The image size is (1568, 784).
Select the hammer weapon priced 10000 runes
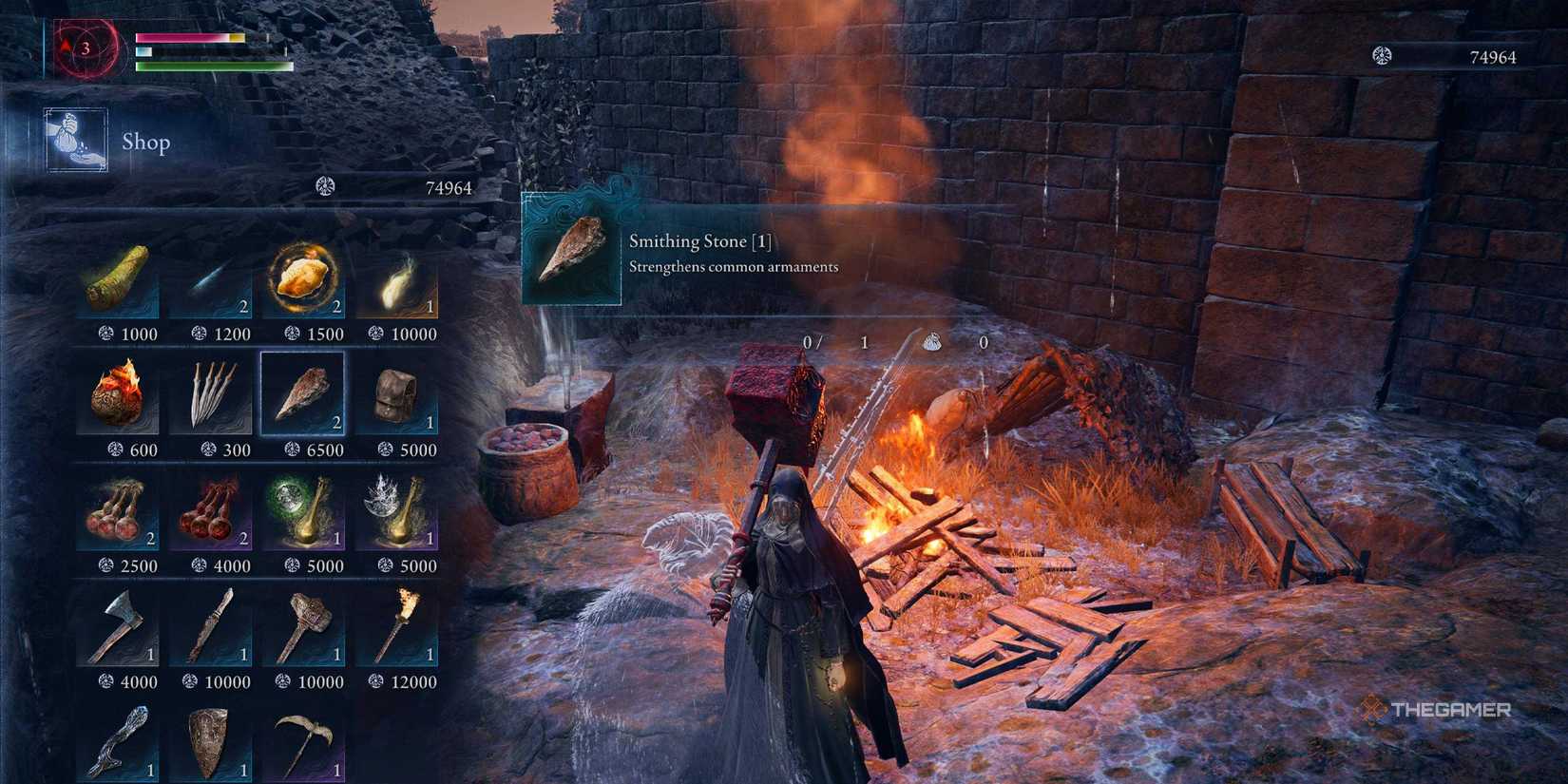tap(304, 627)
